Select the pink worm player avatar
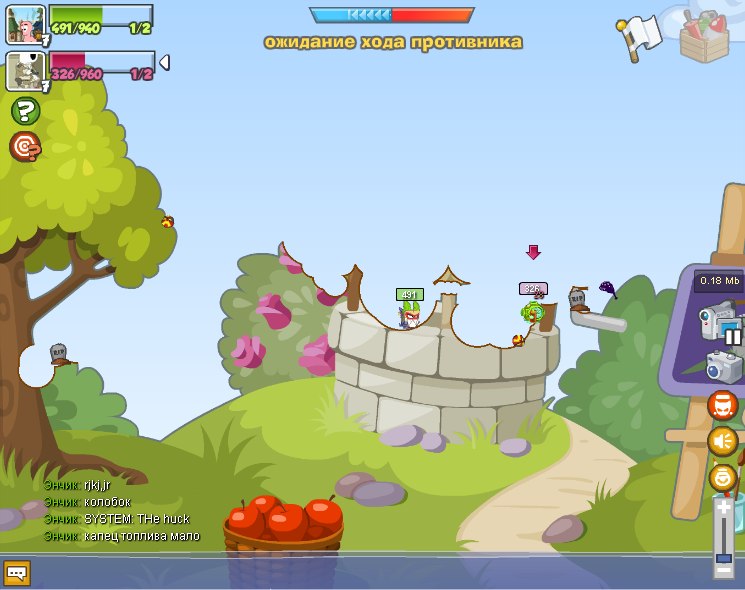Viewport: 745px width, 590px height. (24, 24)
